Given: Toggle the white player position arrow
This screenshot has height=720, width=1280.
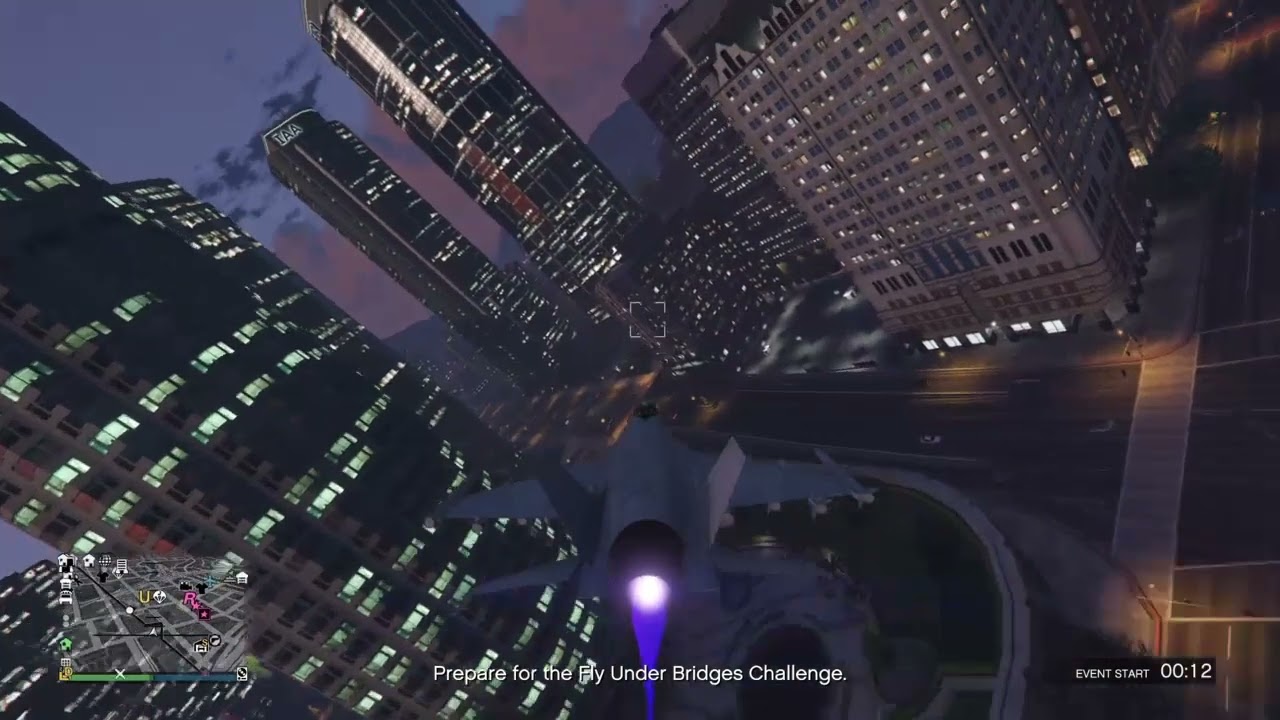Looking at the screenshot, I should [x=152, y=632].
